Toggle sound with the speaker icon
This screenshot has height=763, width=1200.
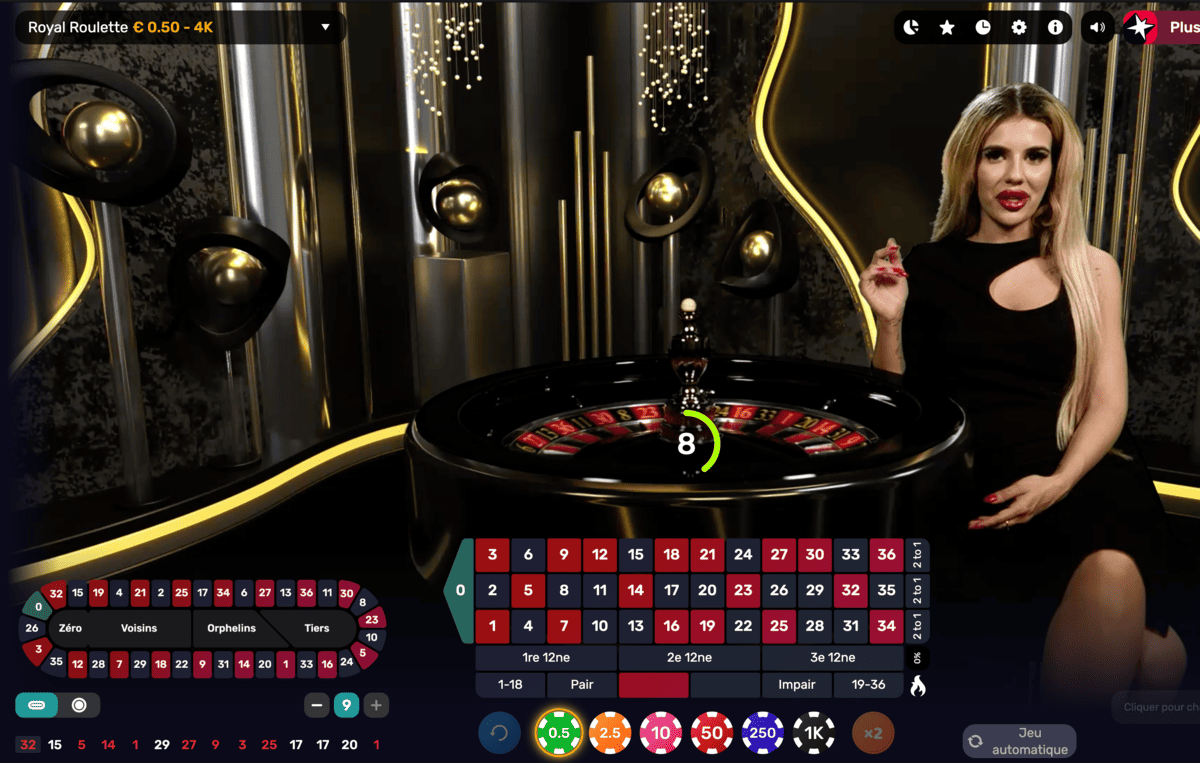click(1098, 28)
